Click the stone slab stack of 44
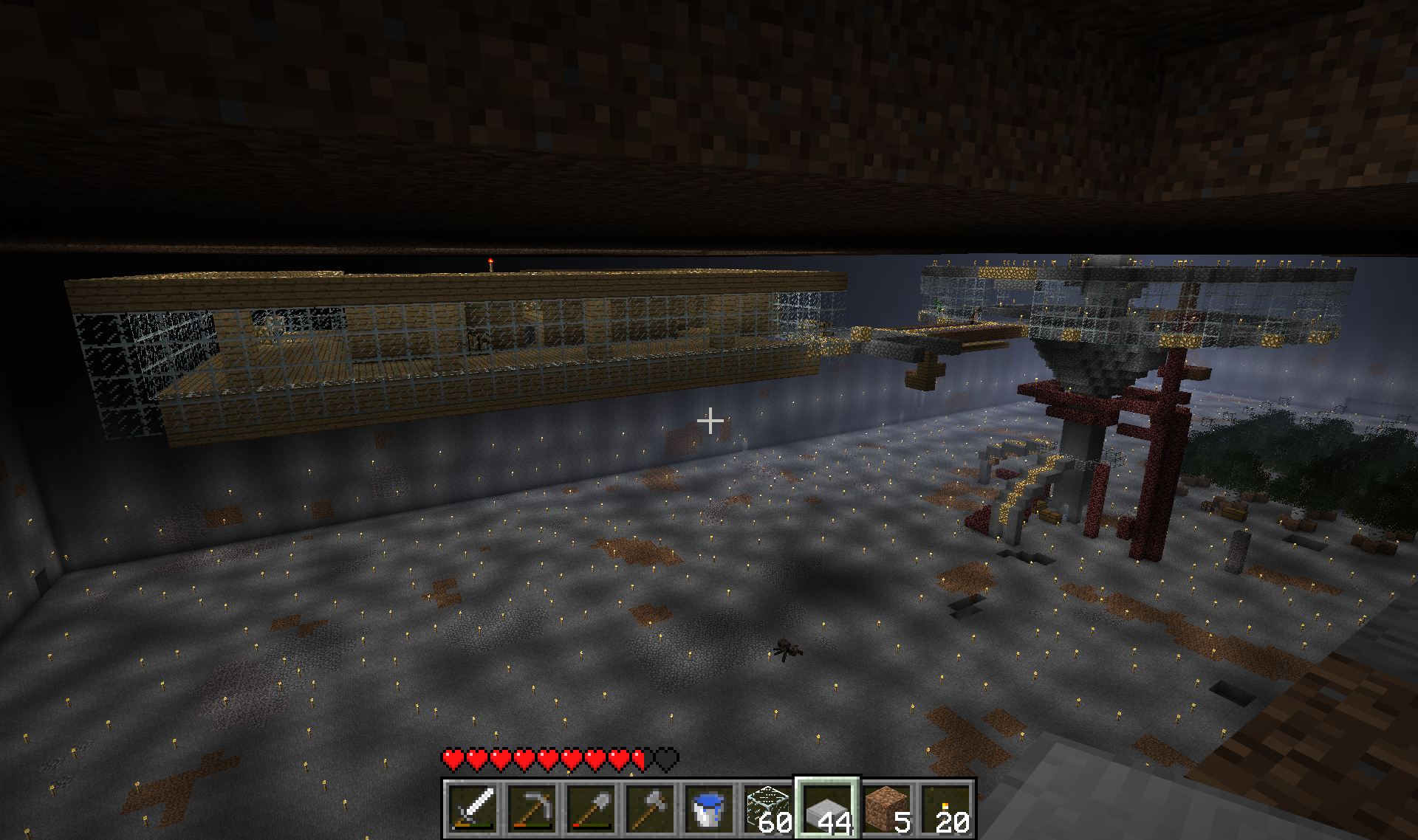 pyautogui.click(x=827, y=808)
